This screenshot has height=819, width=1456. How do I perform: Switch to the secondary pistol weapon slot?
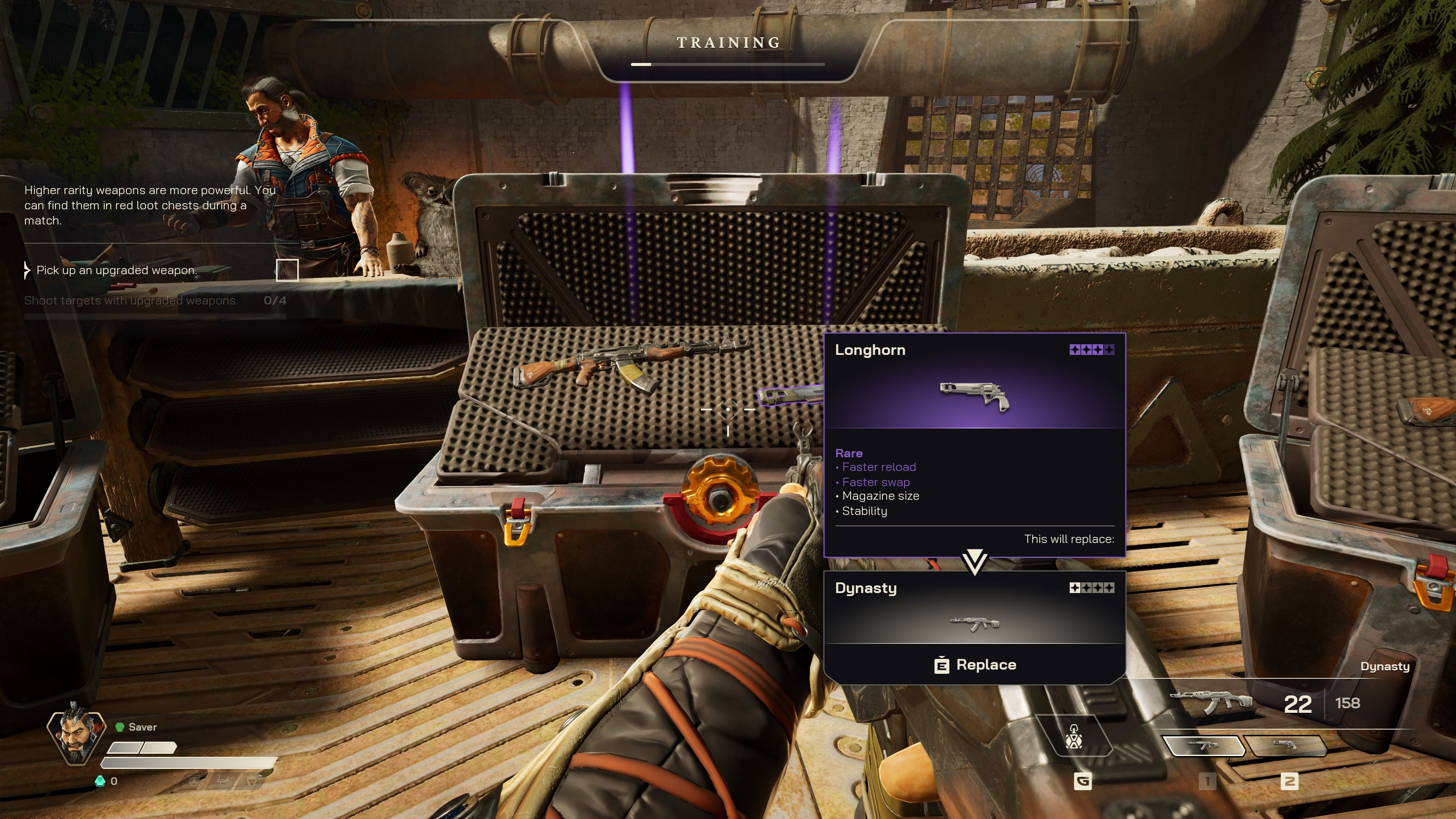point(1287,746)
